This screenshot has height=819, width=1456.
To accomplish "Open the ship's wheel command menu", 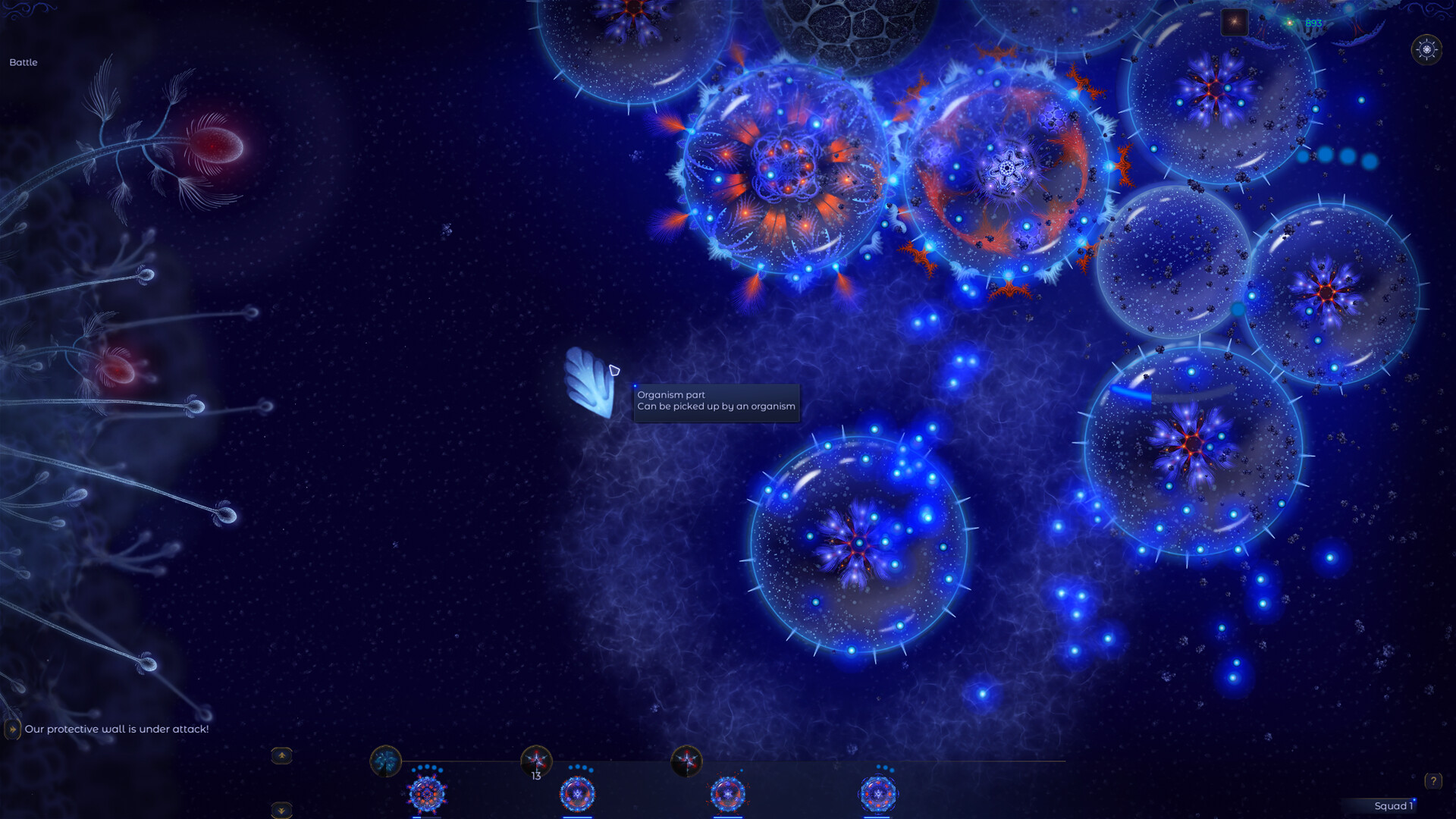I will coord(1426,51).
